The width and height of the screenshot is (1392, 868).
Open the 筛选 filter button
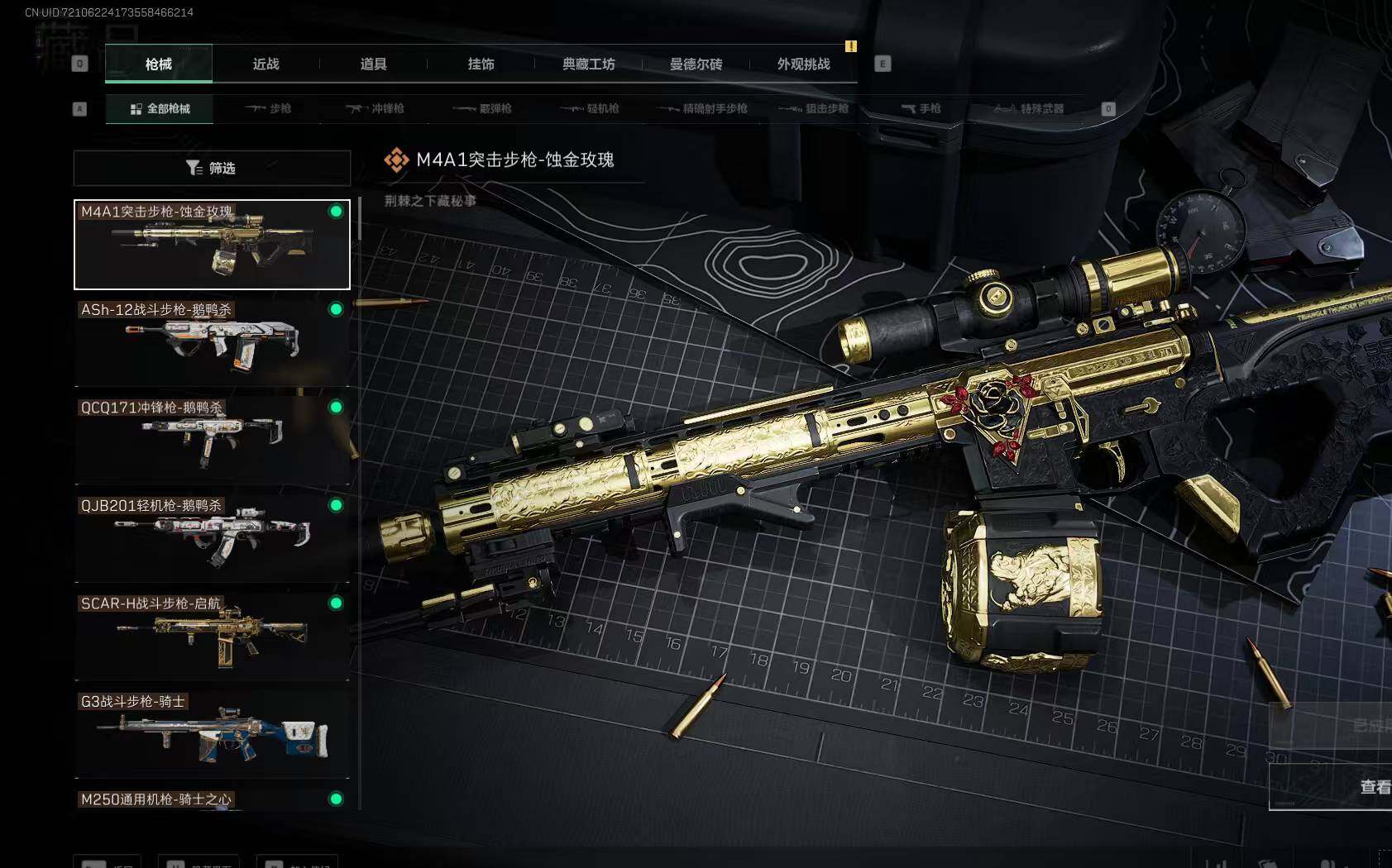point(212,169)
